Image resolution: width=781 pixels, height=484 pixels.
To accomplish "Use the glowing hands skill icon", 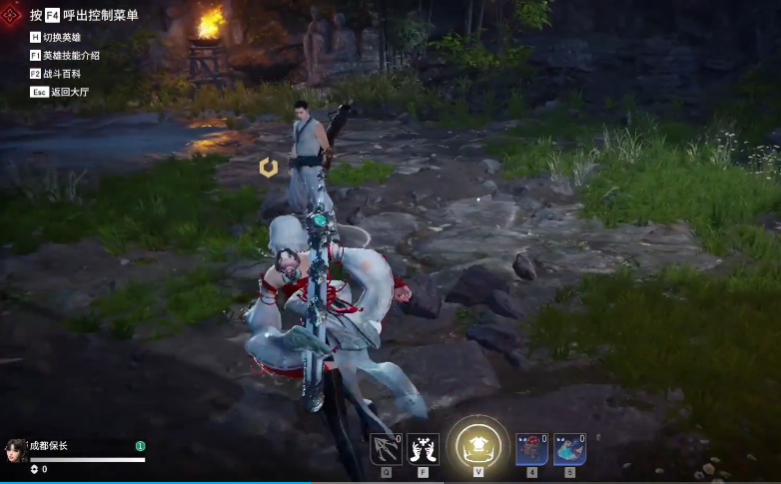I will (423, 449).
